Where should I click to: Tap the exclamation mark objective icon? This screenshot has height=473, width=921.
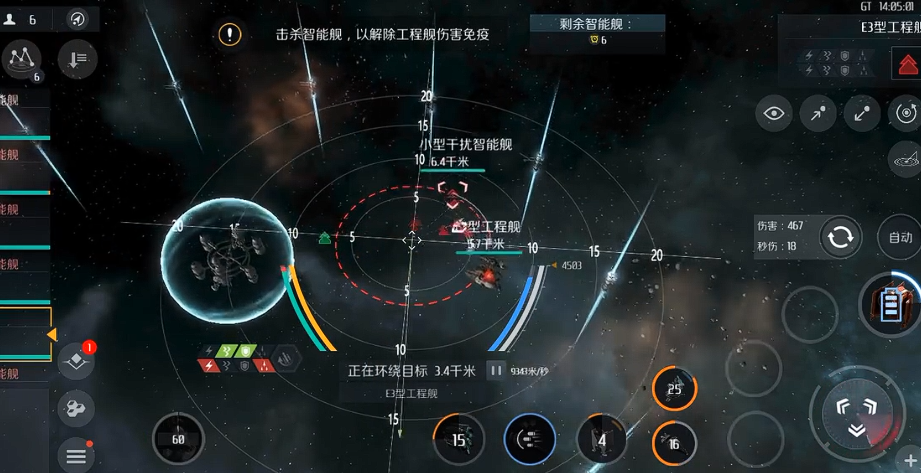pos(231,35)
